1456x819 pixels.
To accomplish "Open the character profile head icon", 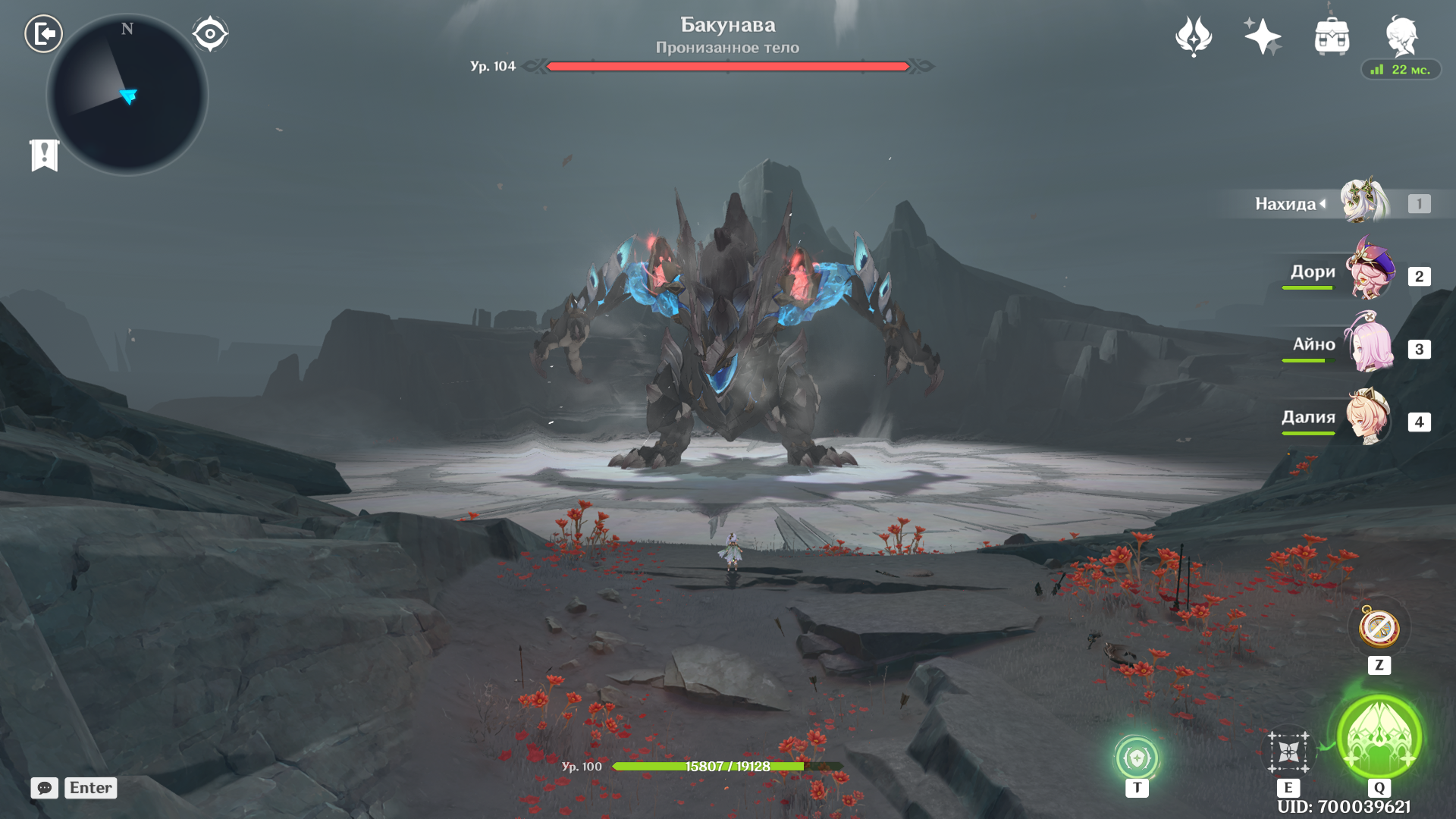I will point(1401,36).
